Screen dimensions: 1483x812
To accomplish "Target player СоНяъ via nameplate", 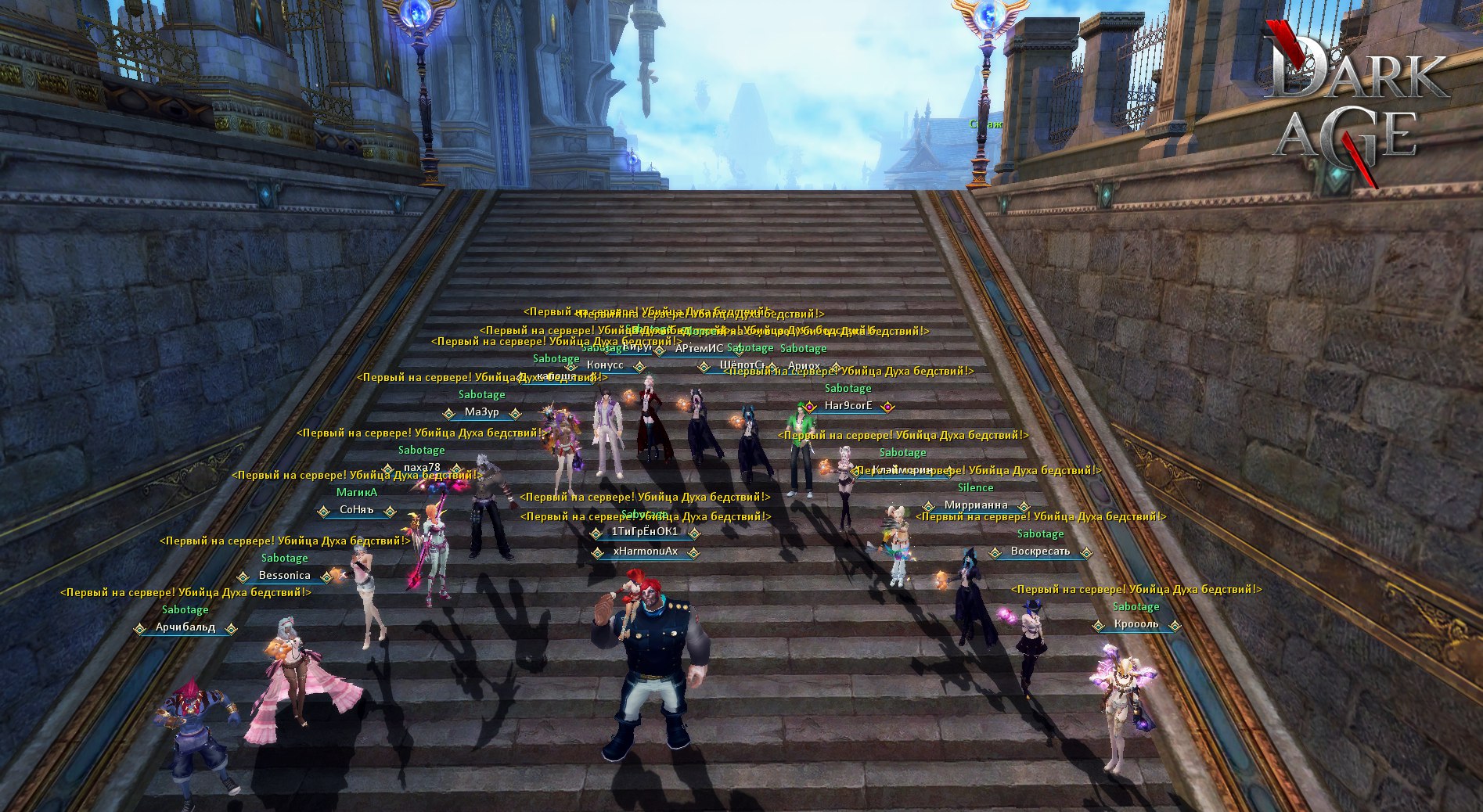I will coord(357,510).
